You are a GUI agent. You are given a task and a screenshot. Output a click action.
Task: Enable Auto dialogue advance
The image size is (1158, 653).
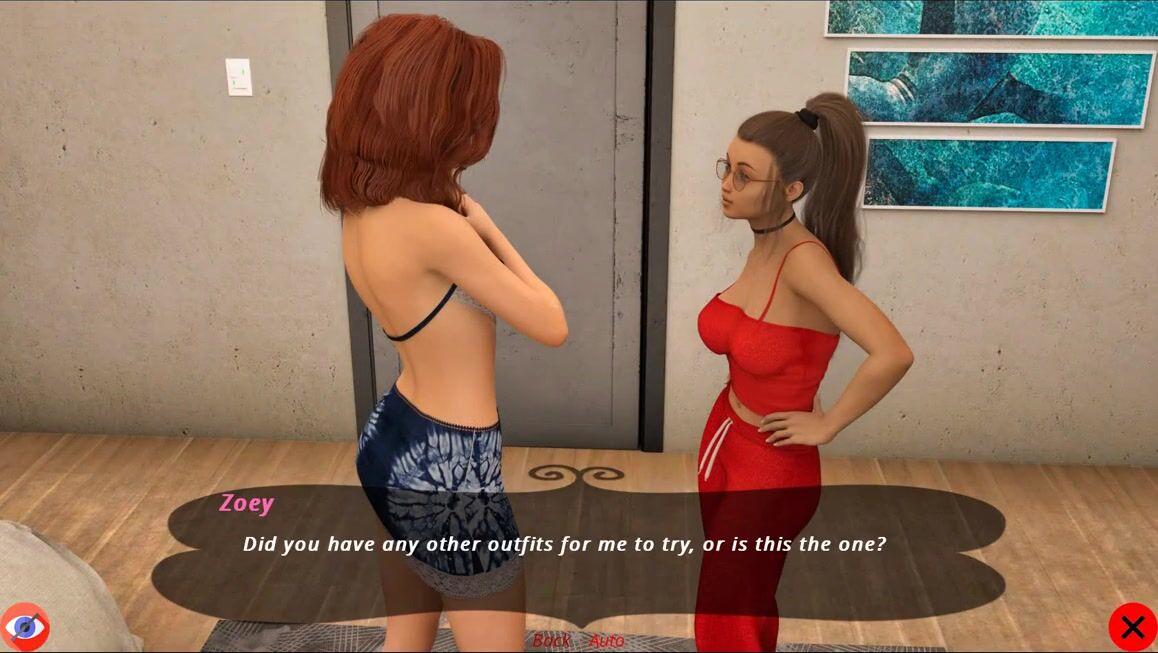pyautogui.click(x=606, y=640)
